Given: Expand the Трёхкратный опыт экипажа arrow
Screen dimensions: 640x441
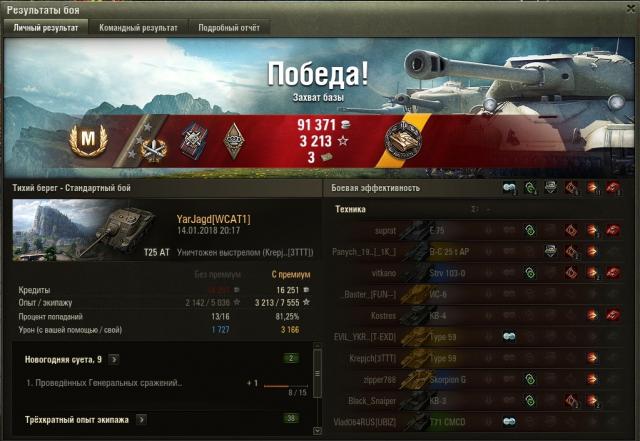Looking at the screenshot, I should pos(141,419).
